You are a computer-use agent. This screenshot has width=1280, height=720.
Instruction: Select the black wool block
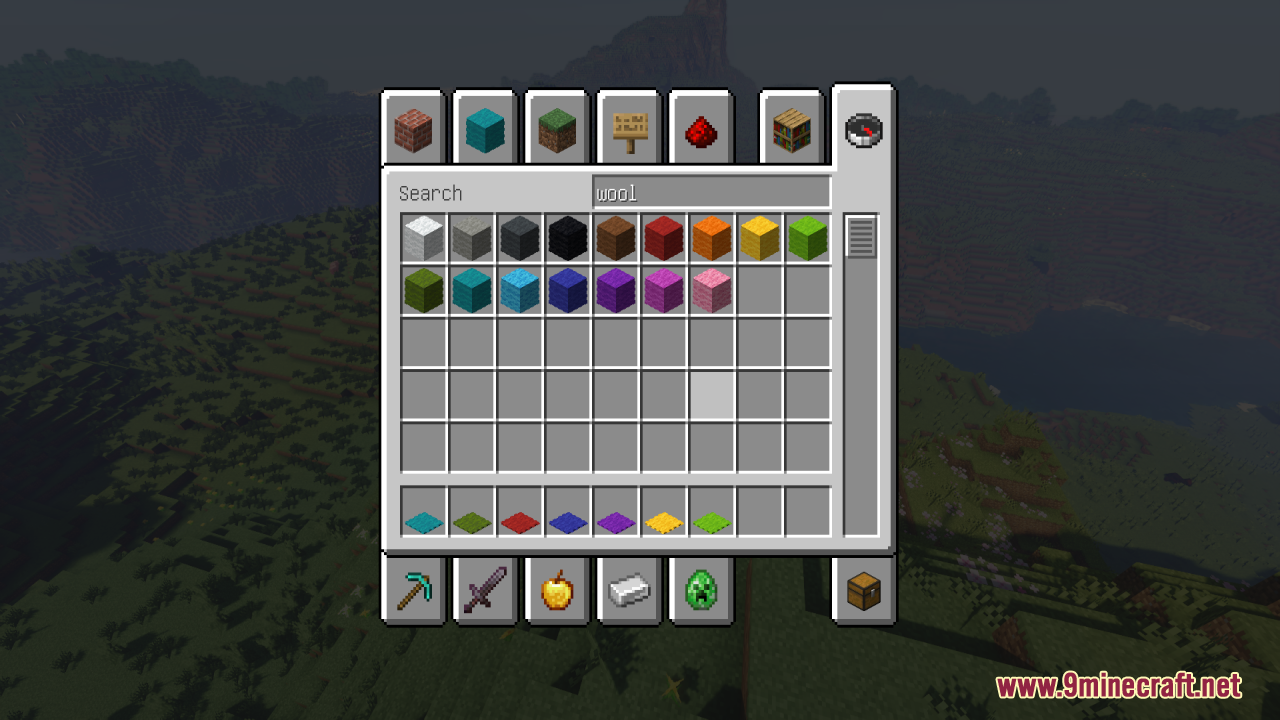567,237
